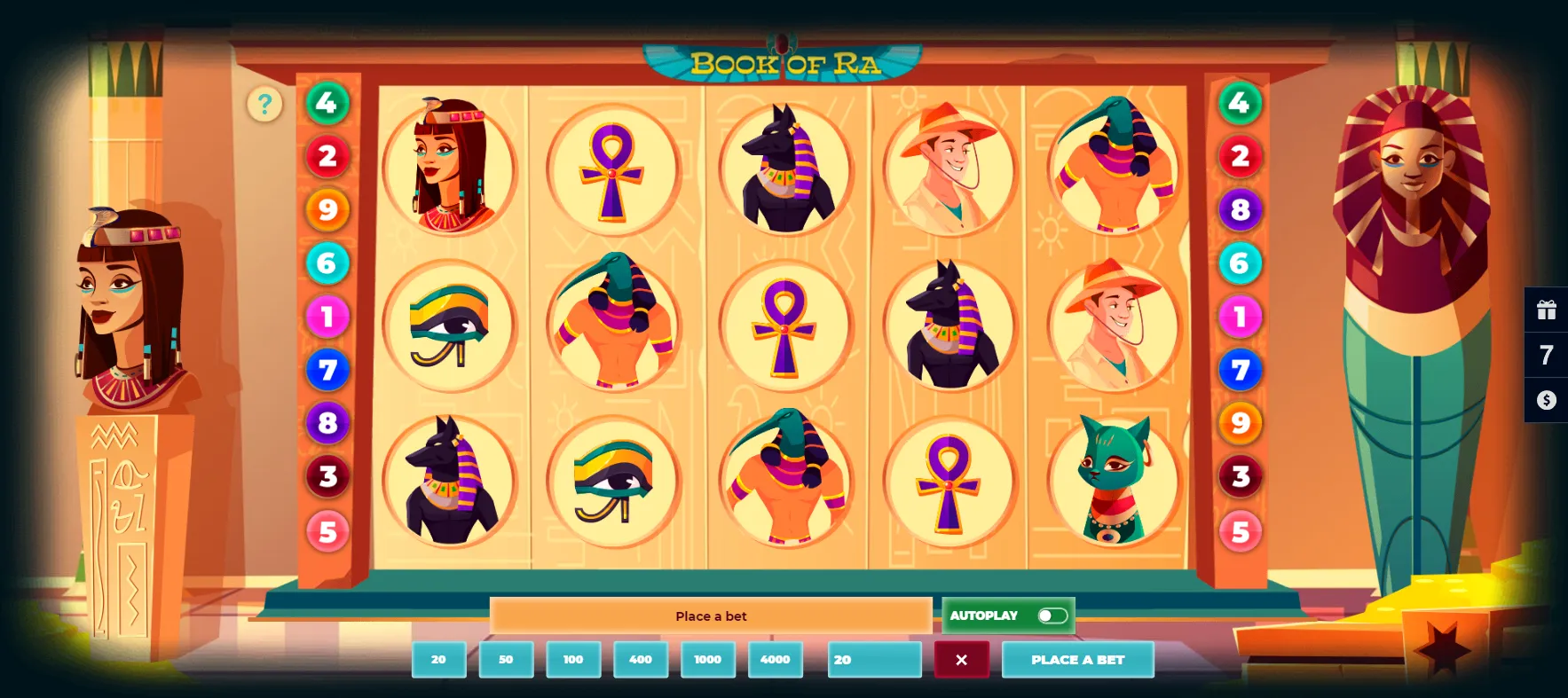1568x698 pixels.
Task: Click the lucky 7 jackpot icon
Action: tap(1548, 355)
